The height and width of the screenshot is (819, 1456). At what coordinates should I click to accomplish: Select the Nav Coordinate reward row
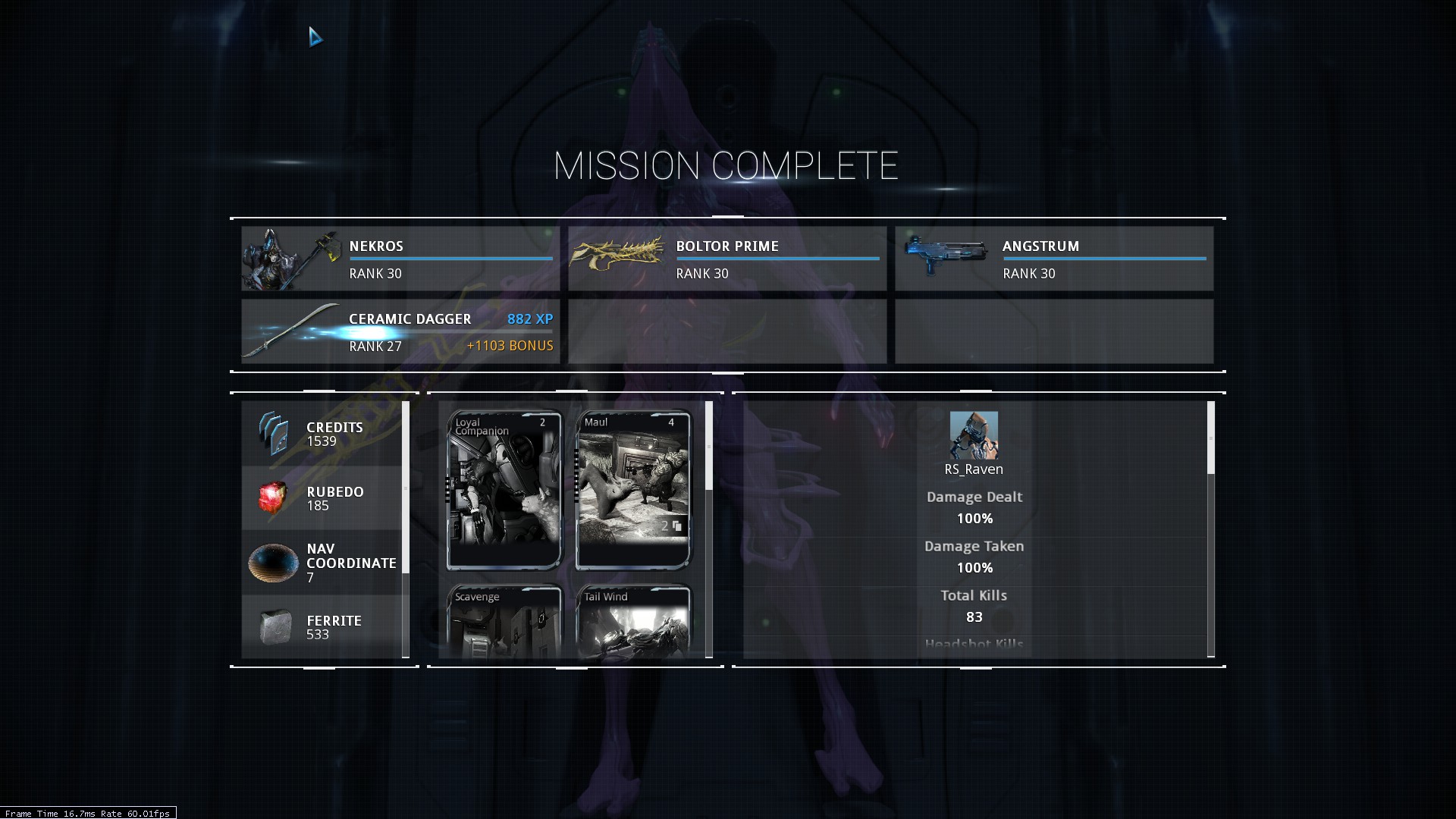(x=322, y=563)
